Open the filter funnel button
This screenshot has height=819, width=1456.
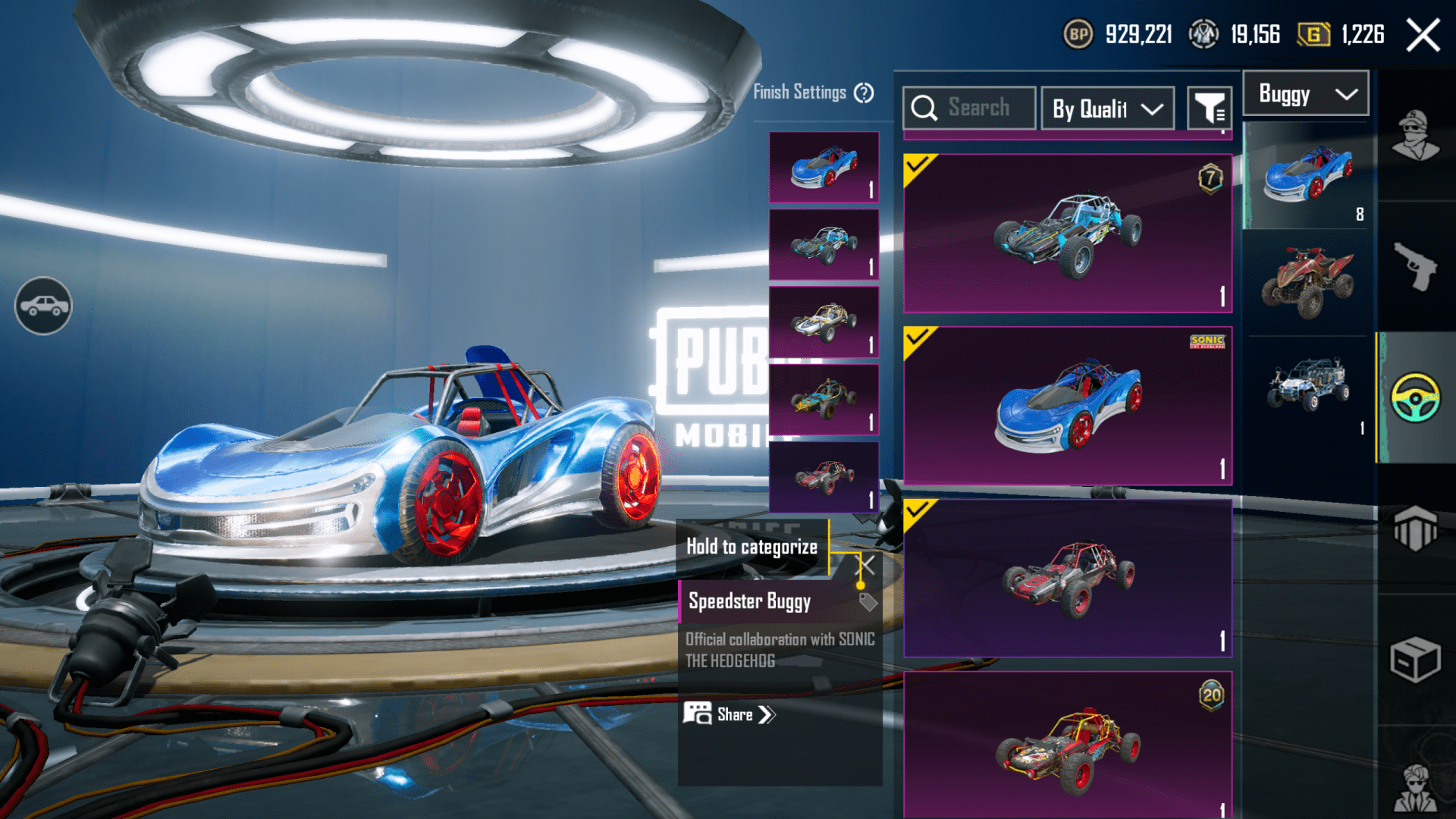(1209, 108)
